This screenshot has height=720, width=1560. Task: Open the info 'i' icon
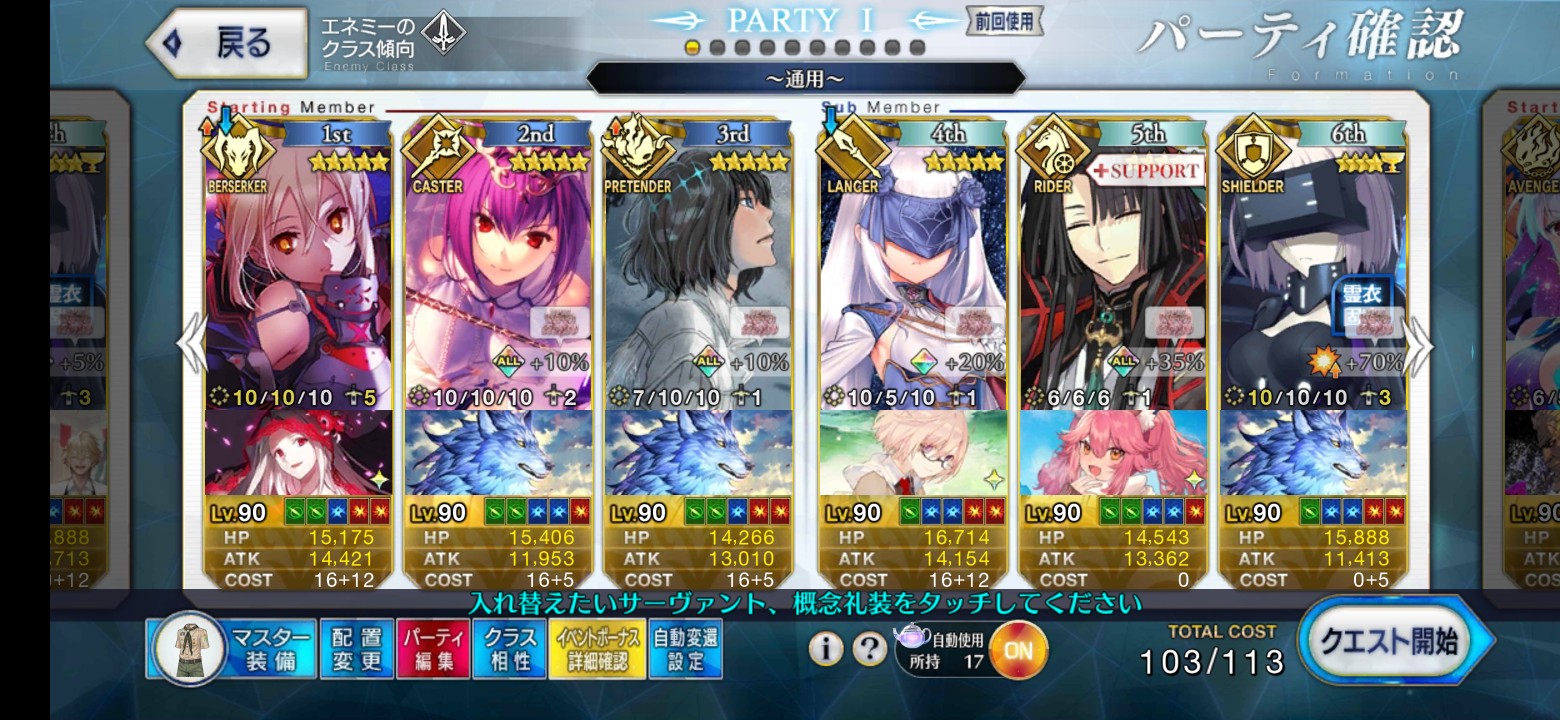[825, 649]
